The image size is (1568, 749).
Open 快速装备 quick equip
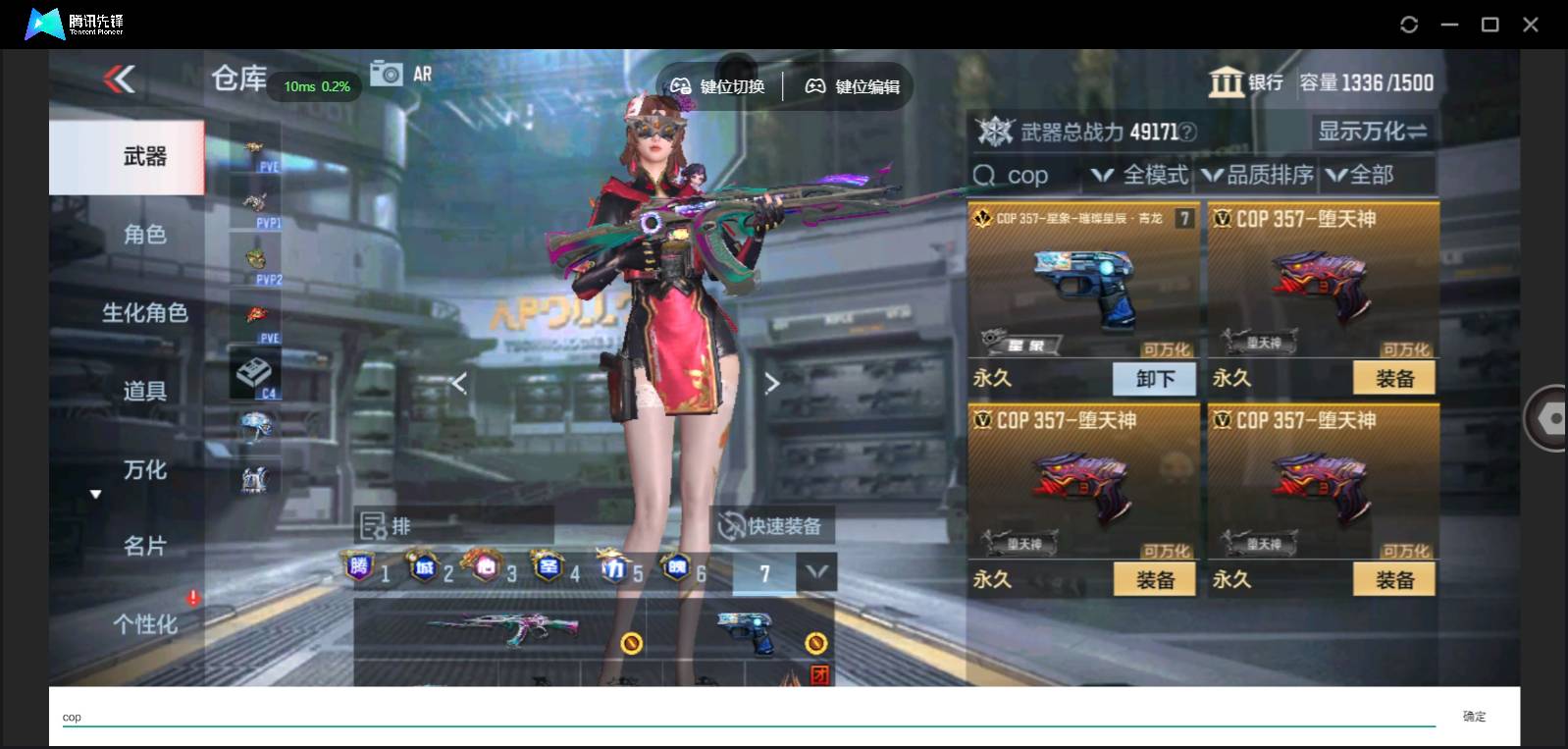[x=775, y=526]
